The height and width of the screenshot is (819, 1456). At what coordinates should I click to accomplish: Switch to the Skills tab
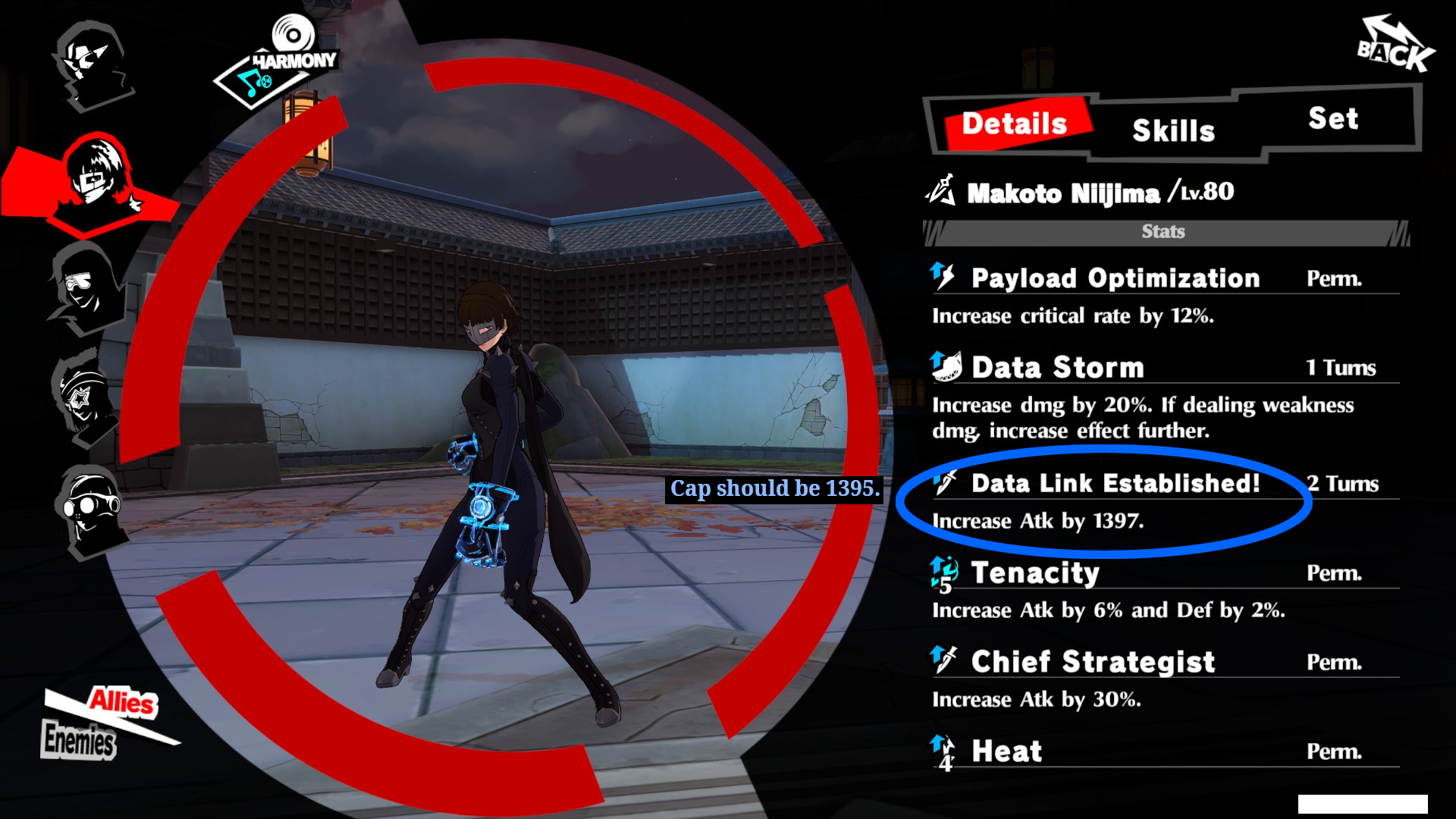(x=1173, y=130)
